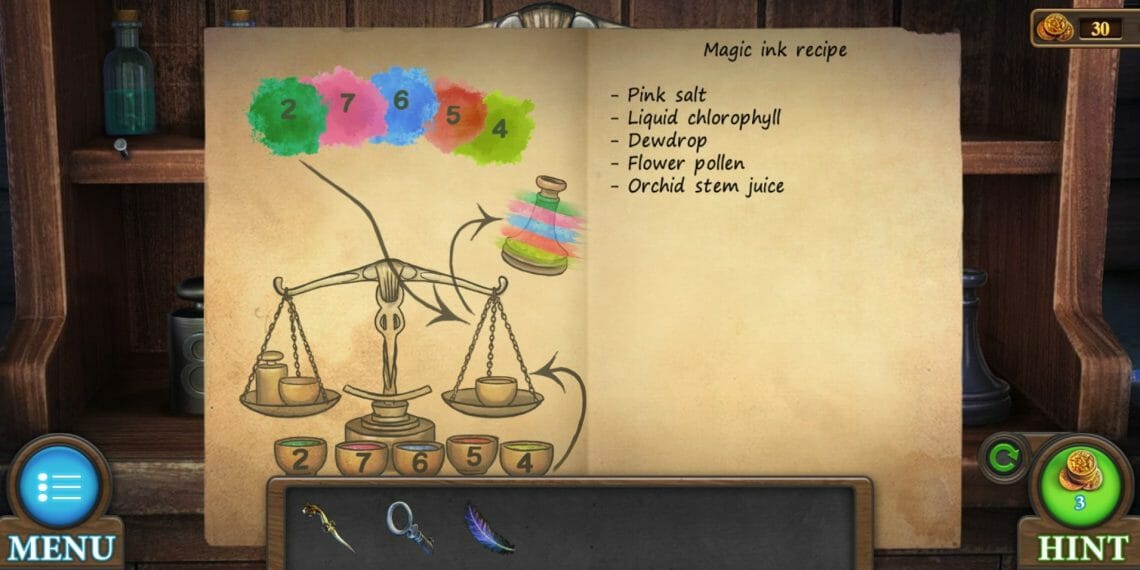Select the magnifying glass inventory item
Image resolution: width=1140 pixels, height=570 pixels.
409,526
